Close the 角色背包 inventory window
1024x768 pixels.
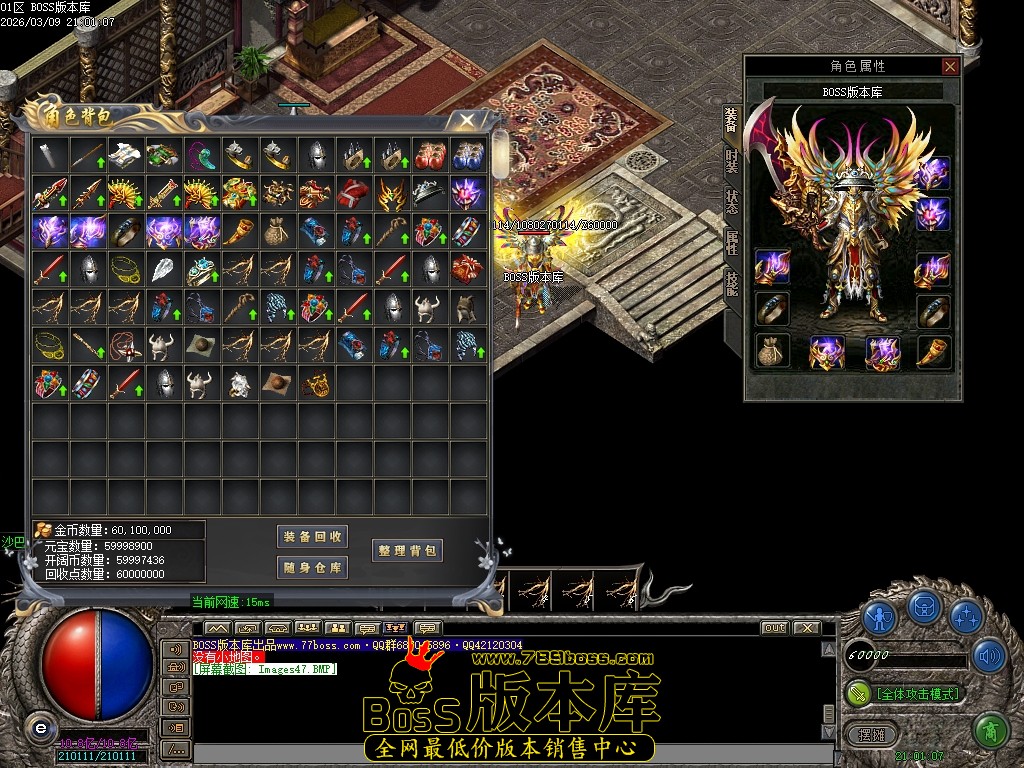pyautogui.click(x=466, y=121)
